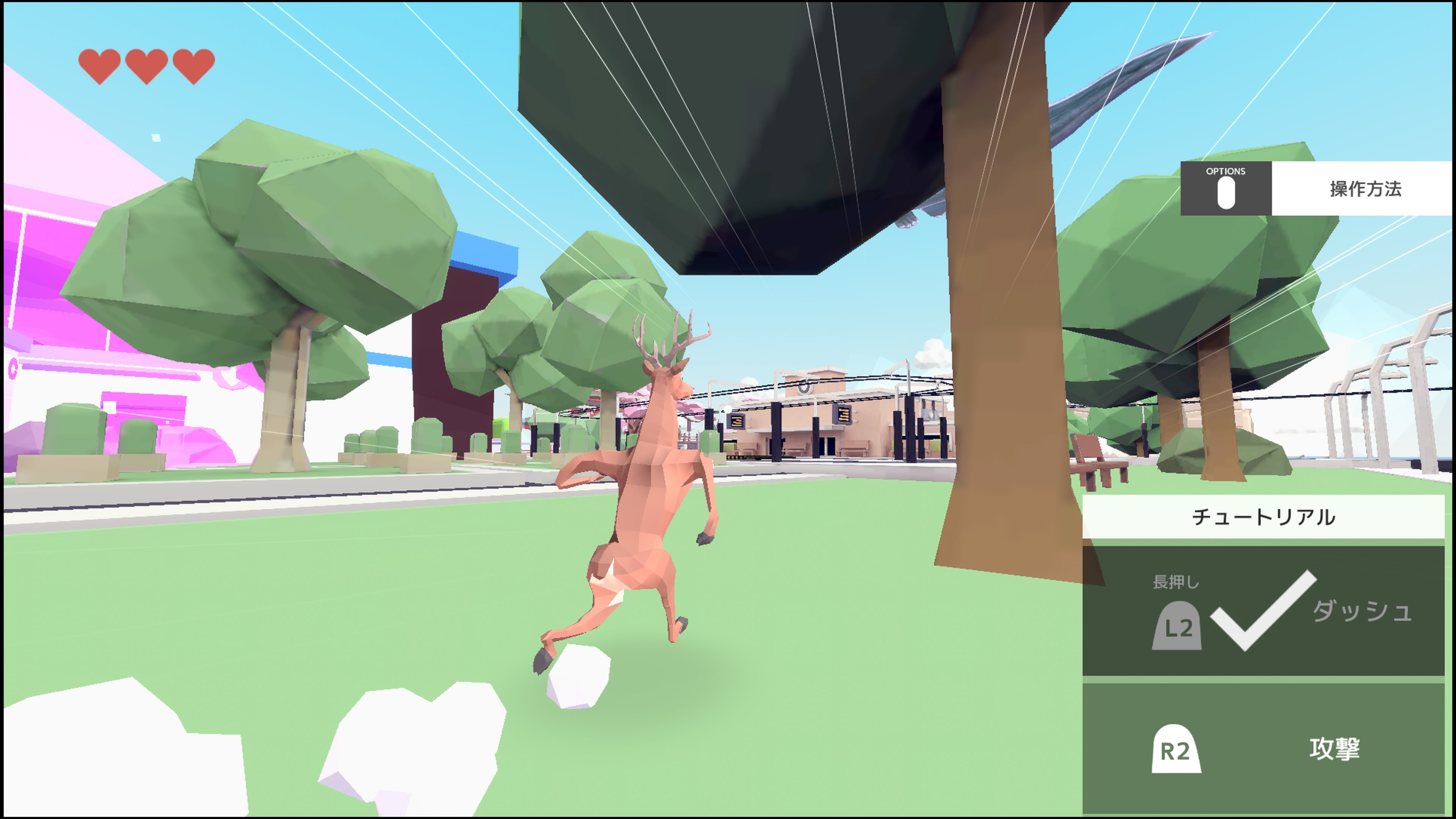Select the L2 trigger icon in the tutorial panel

(x=1178, y=626)
